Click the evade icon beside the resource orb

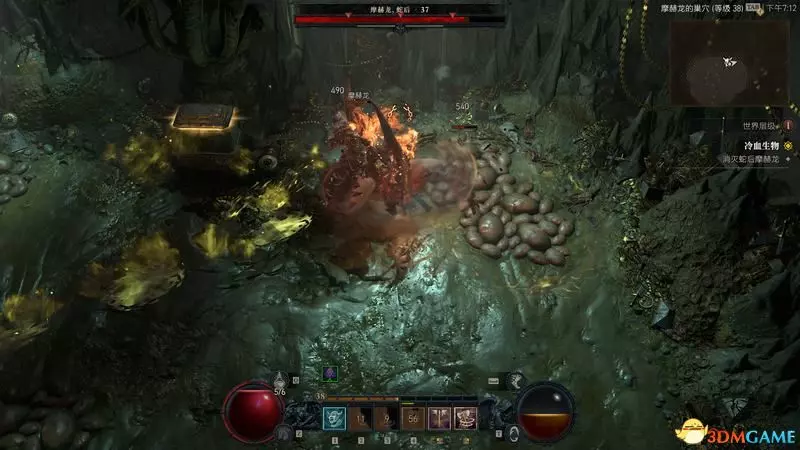(x=512, y=432)
